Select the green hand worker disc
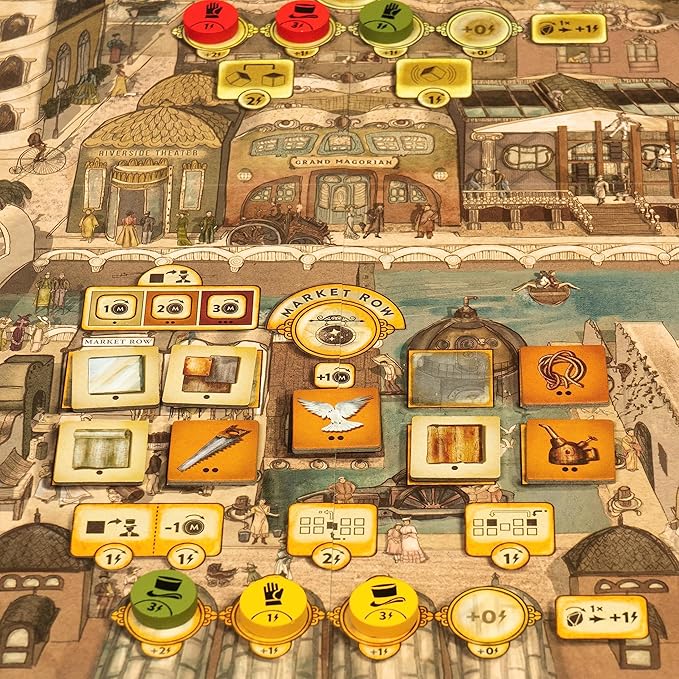Viewport: 679px width, 679px height. tap(385, 19)
